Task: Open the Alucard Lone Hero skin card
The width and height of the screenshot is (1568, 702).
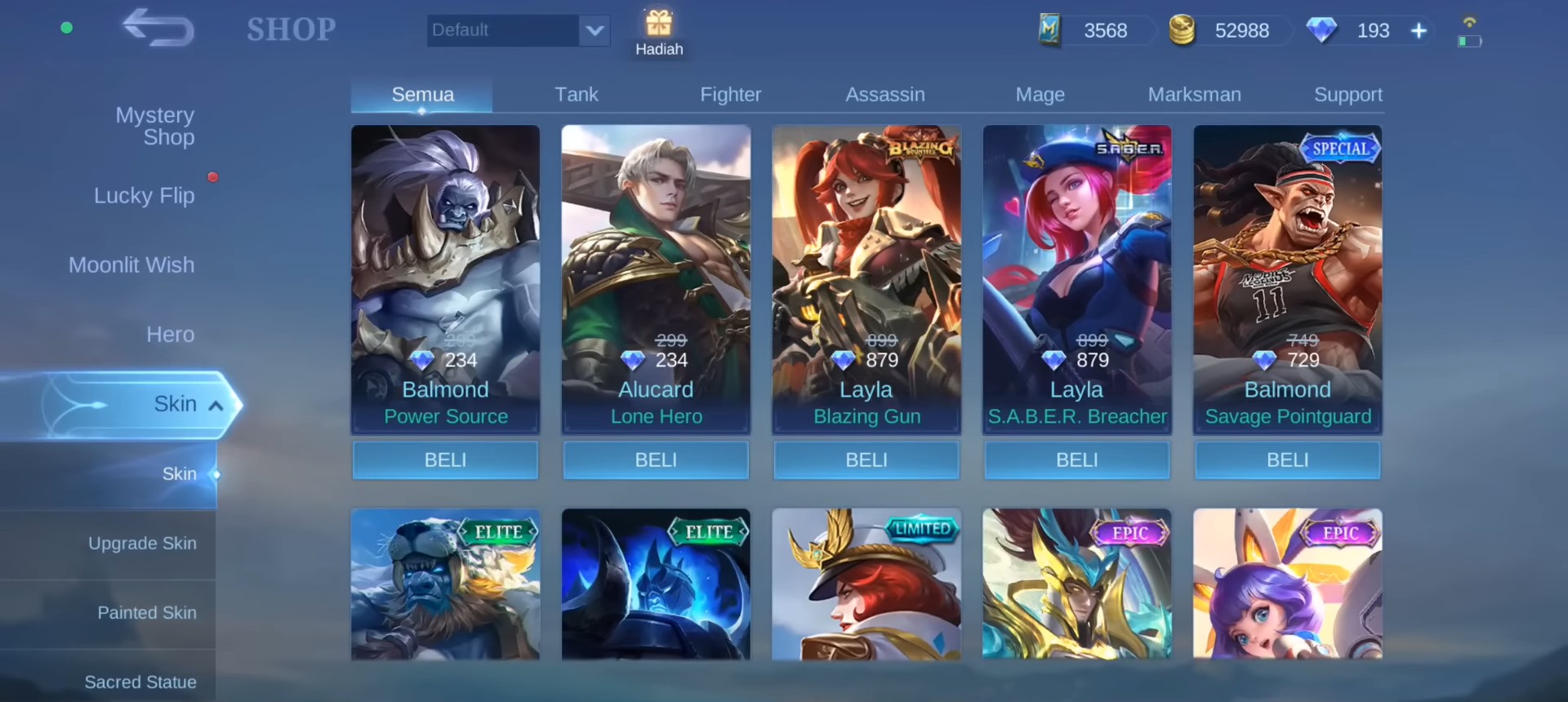Action: click(x=656, y=278)
